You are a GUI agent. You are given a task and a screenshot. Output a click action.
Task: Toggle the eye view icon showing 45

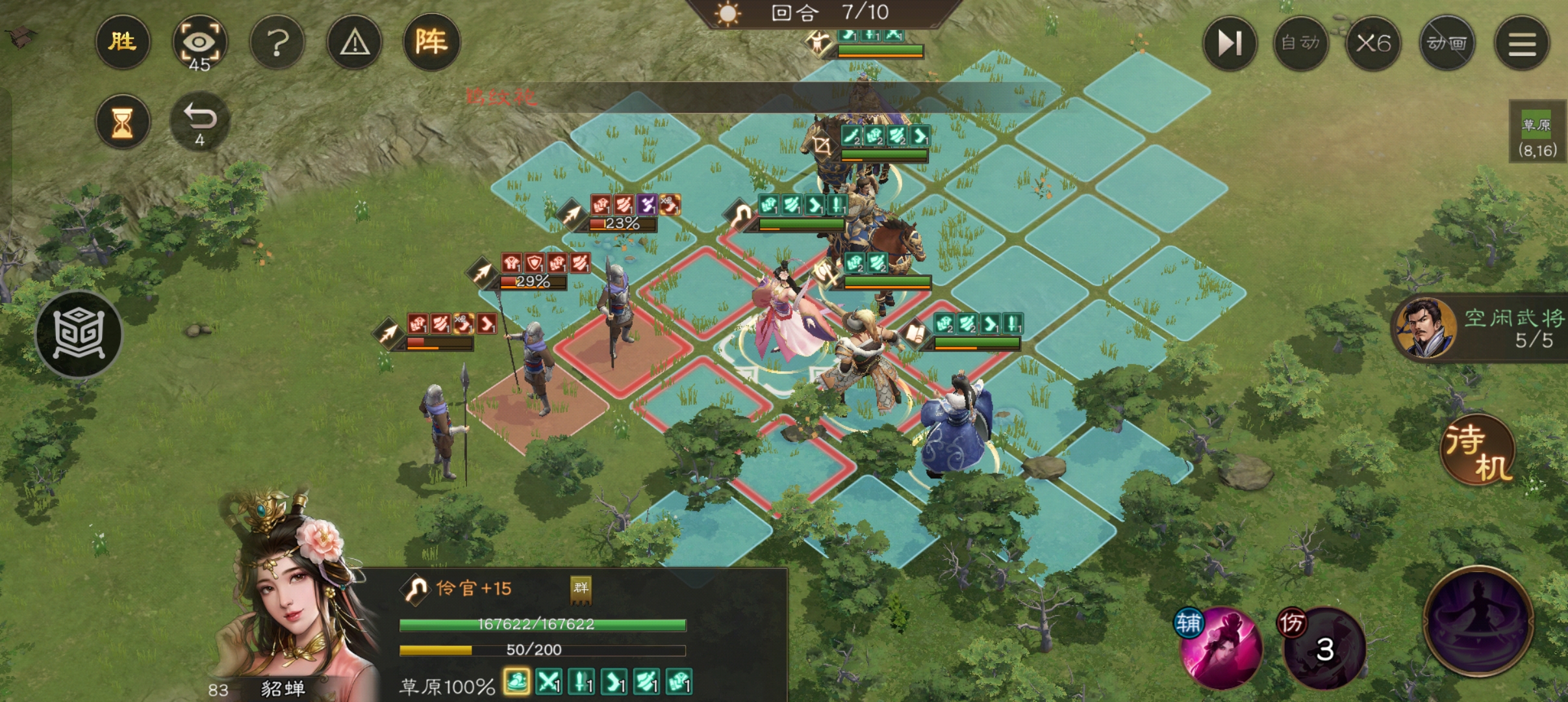[199, 43]
